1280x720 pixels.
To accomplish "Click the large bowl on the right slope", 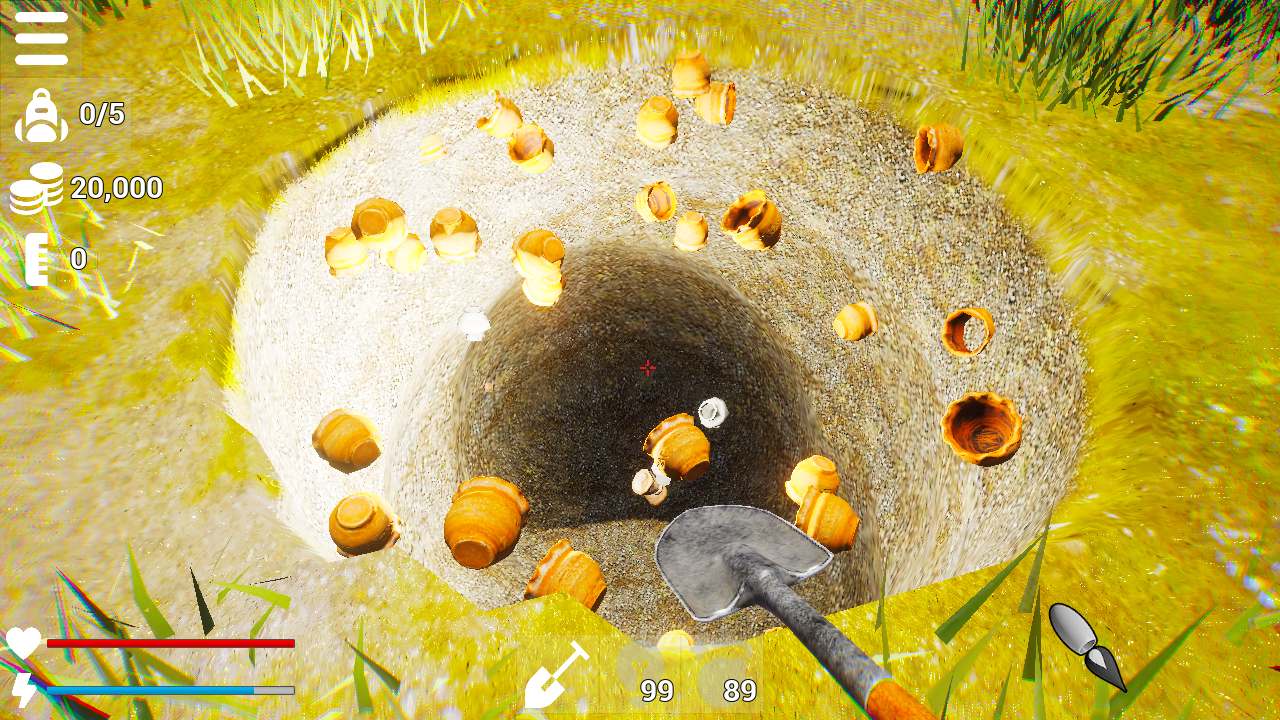I will click(x=978, y=428).
